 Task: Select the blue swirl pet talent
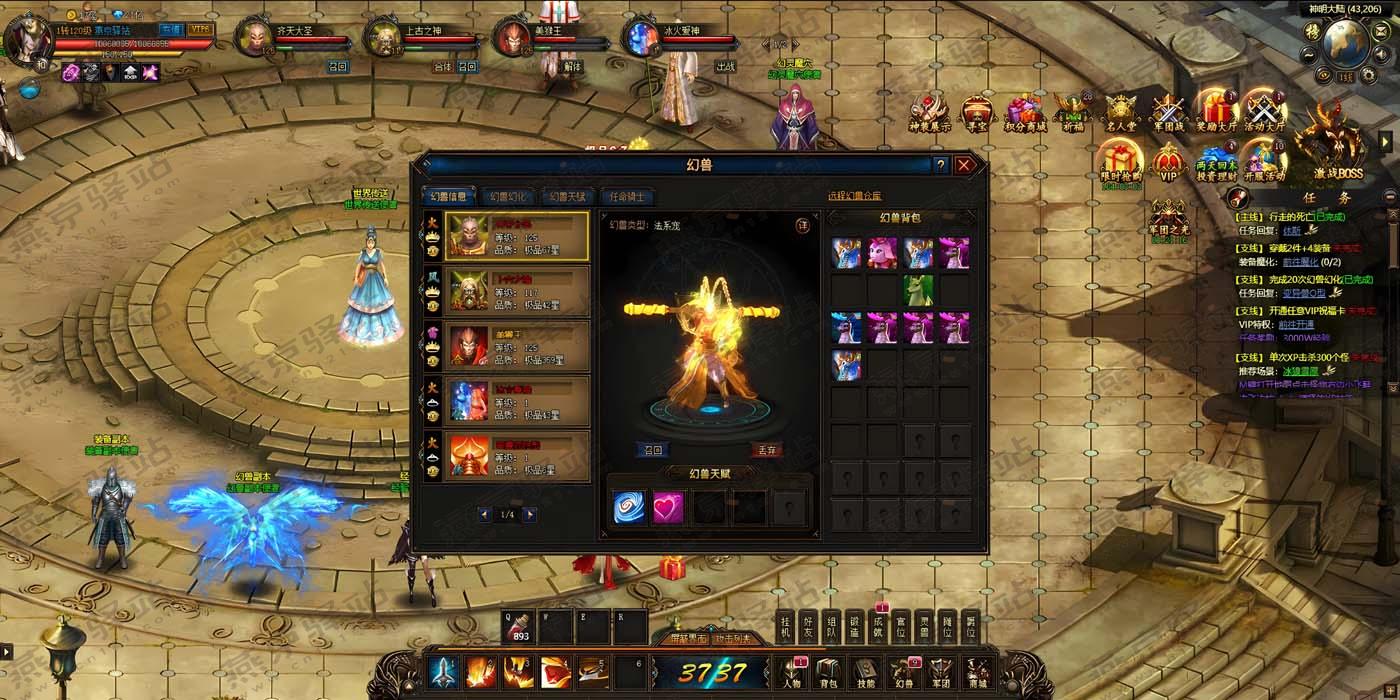(631, 508)
